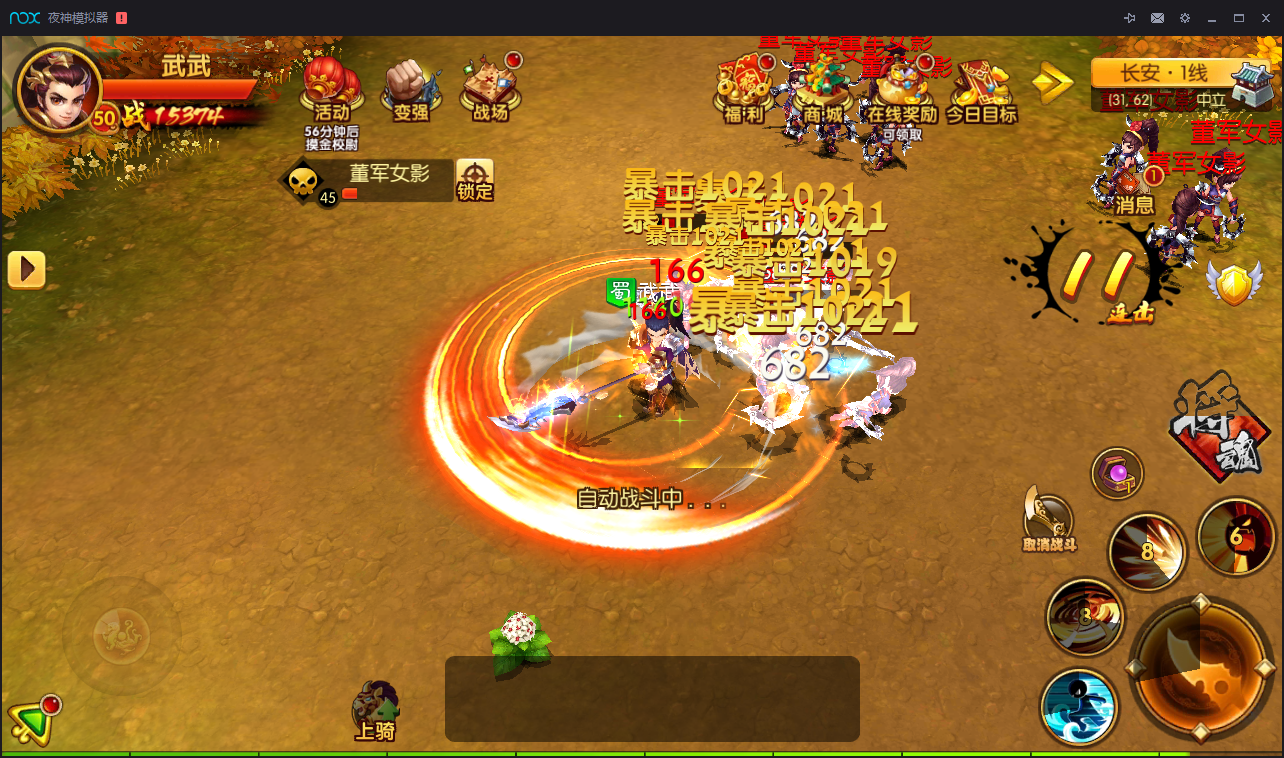
Task: Open the winged golden shield icon
Action: pos(1233,284)
